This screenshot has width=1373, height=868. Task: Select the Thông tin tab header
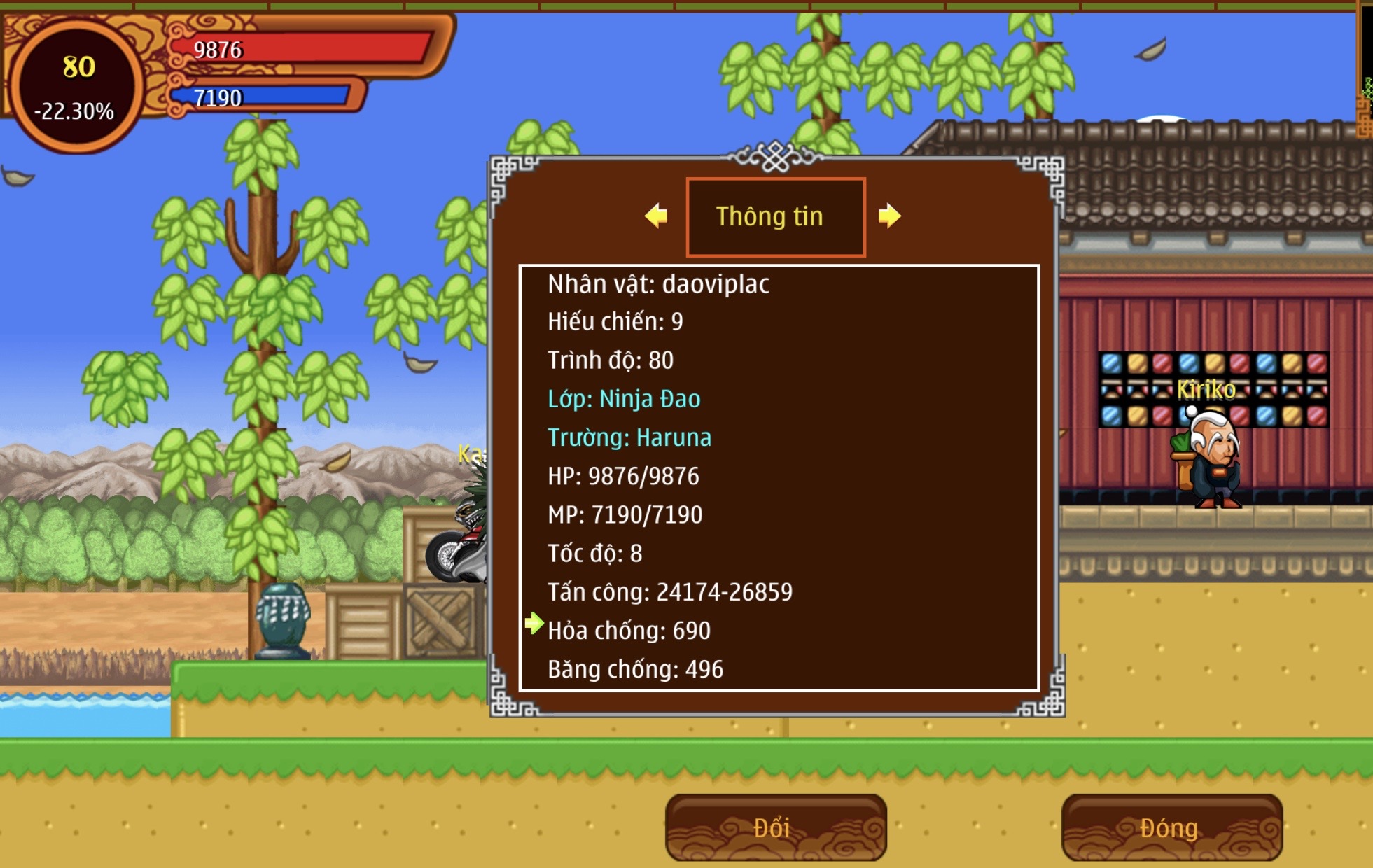pyautogui.click(x=775, y=217)
